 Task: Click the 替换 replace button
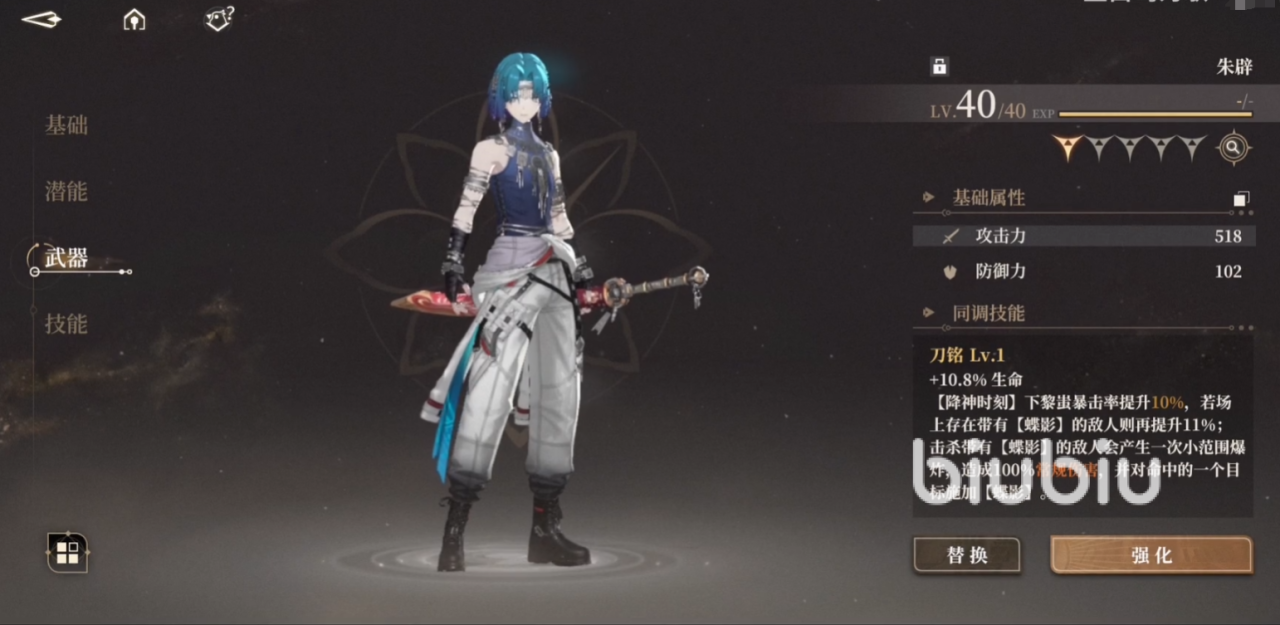[x=966, y=555]
